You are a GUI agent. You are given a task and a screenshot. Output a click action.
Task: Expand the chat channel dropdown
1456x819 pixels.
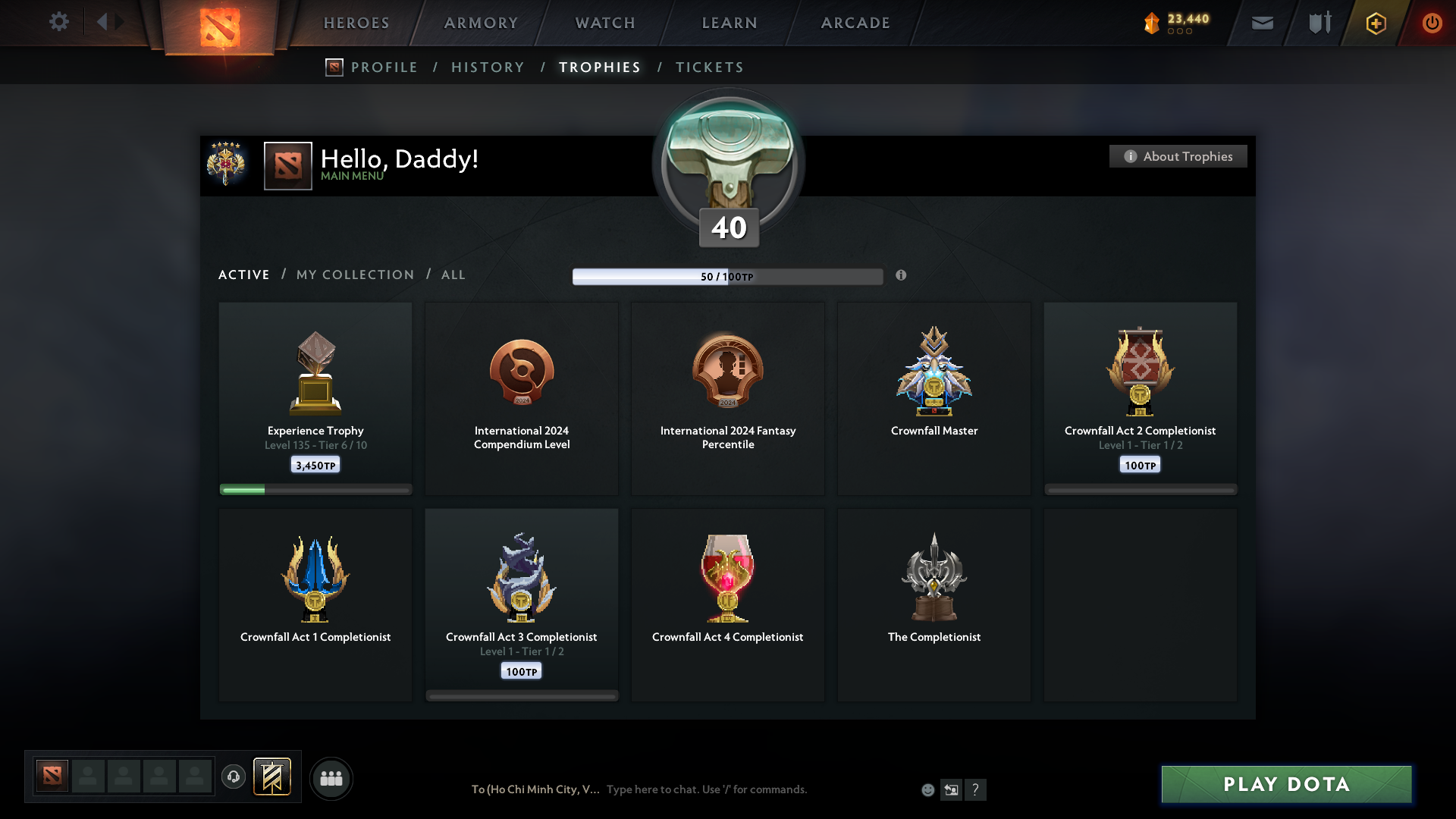[535, 789]
